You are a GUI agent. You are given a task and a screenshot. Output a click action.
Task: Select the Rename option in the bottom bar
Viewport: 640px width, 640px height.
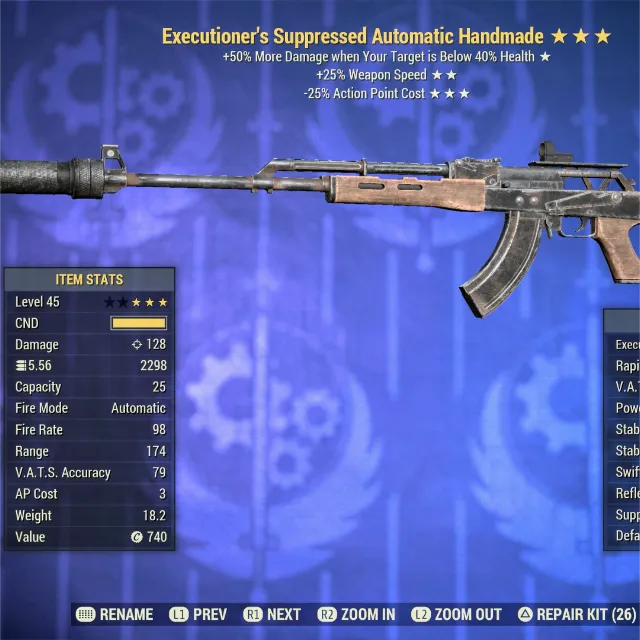(115, 614)
